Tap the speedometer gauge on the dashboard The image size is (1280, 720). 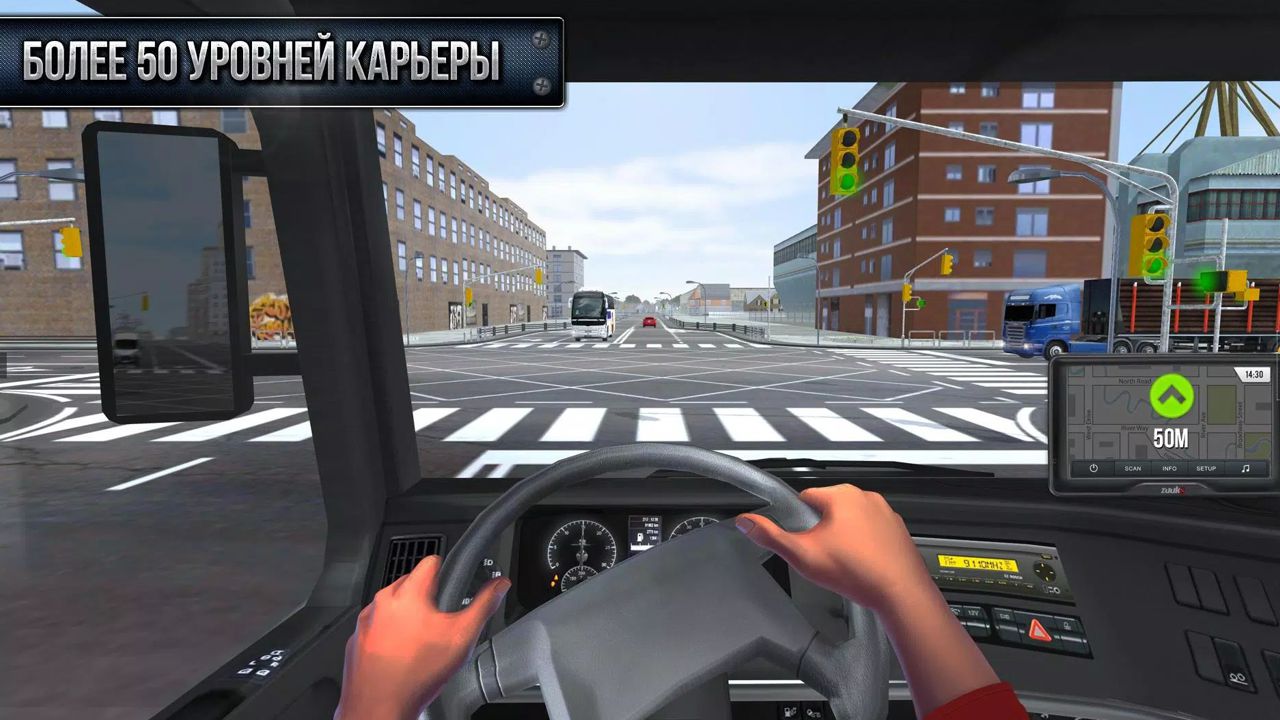tap(582, 543)
